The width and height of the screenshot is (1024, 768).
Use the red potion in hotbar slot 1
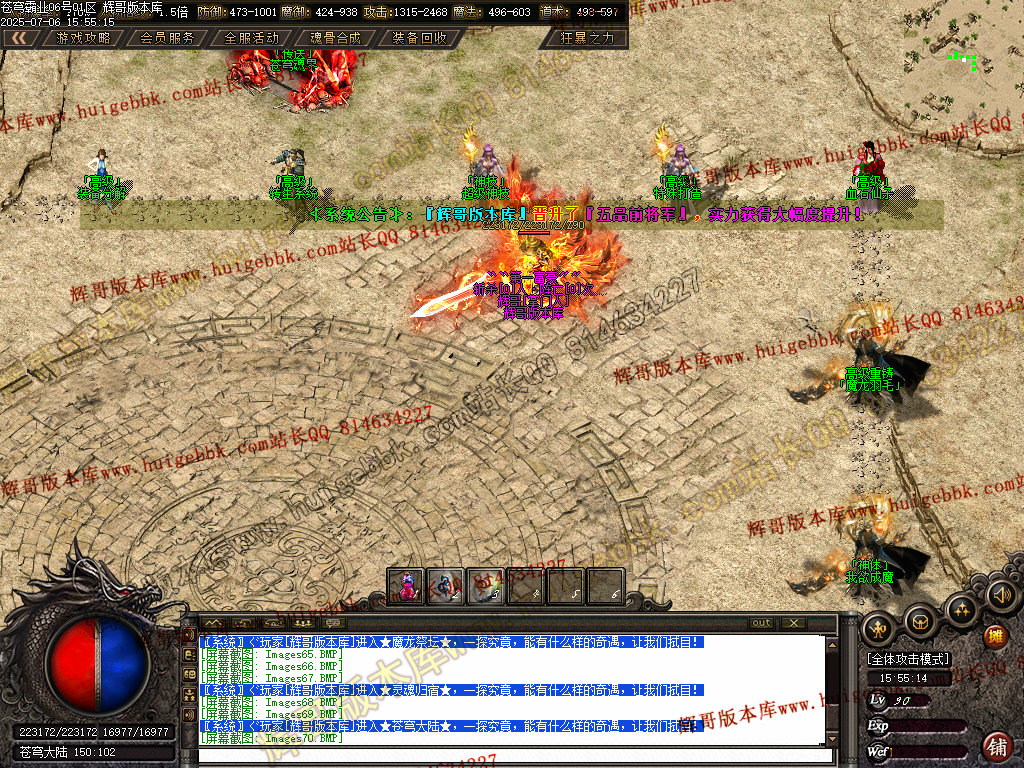[406, 586]
